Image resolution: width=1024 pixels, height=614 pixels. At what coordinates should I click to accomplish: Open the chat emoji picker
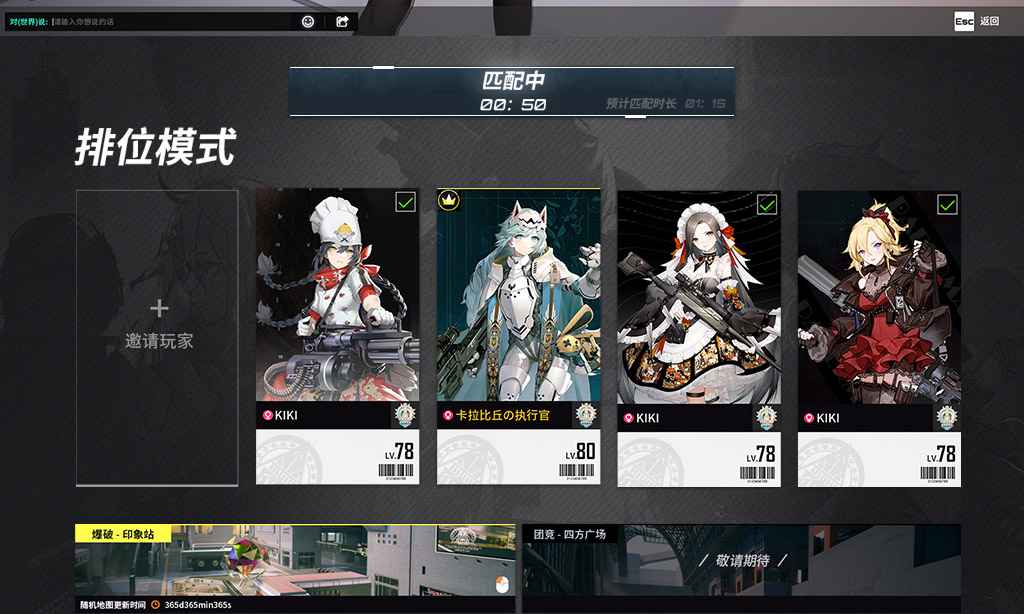[x=308, y=21]
